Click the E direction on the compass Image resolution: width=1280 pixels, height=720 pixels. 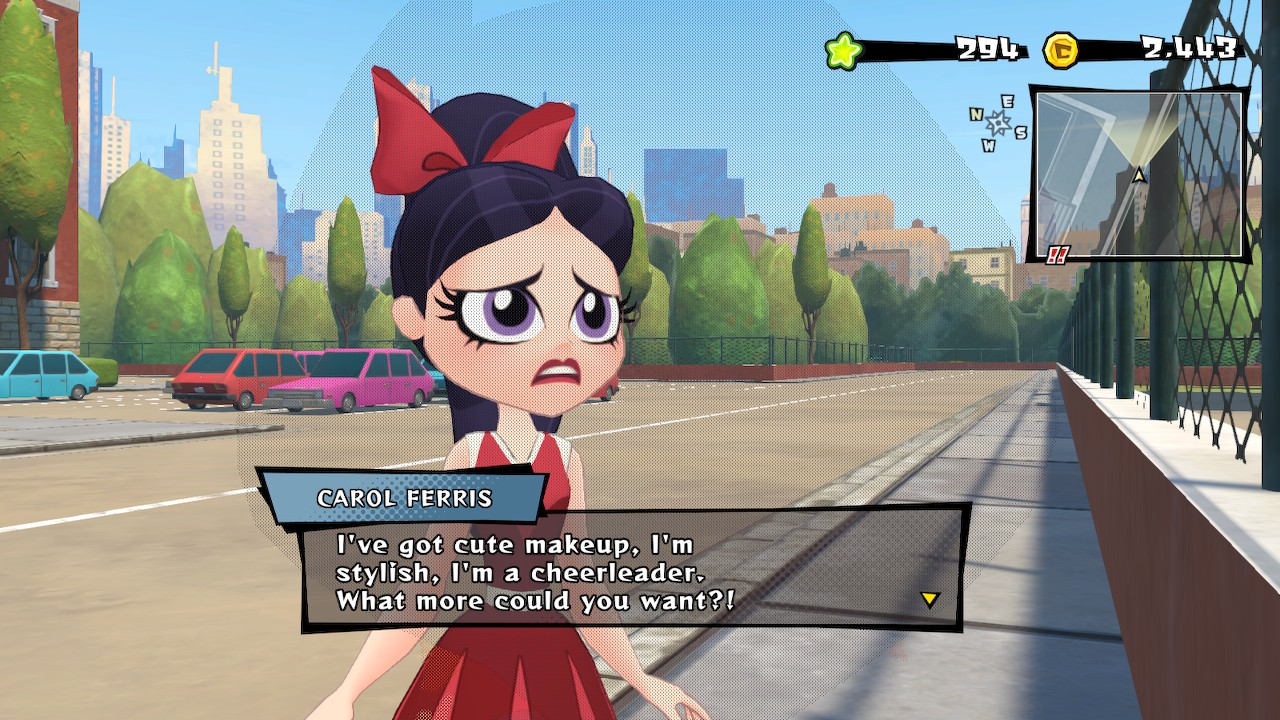pyautogui.click(x=1007, y=103)
